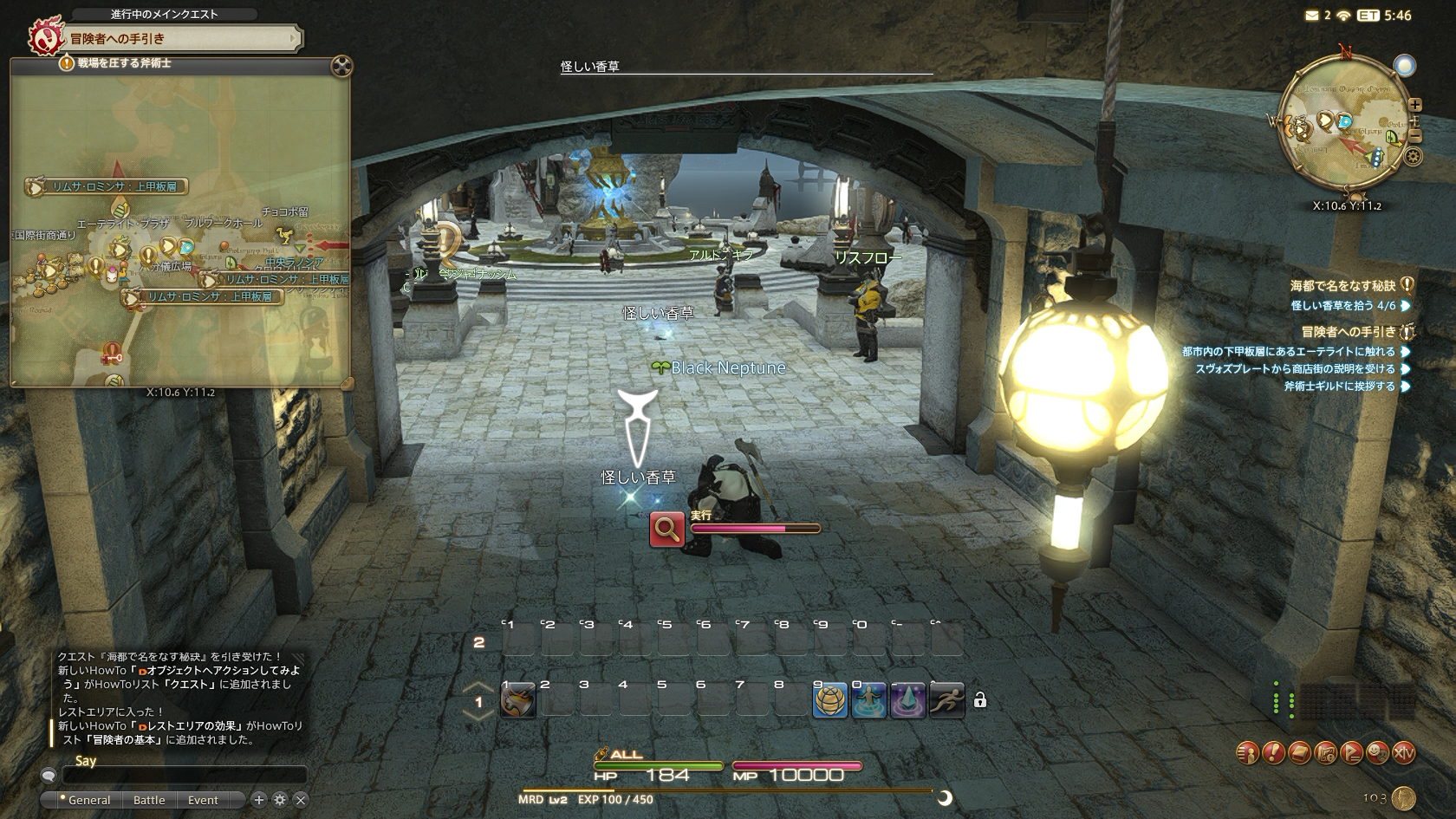
Task: Open the mail envelope notification
Action: tap(1311, 16)
